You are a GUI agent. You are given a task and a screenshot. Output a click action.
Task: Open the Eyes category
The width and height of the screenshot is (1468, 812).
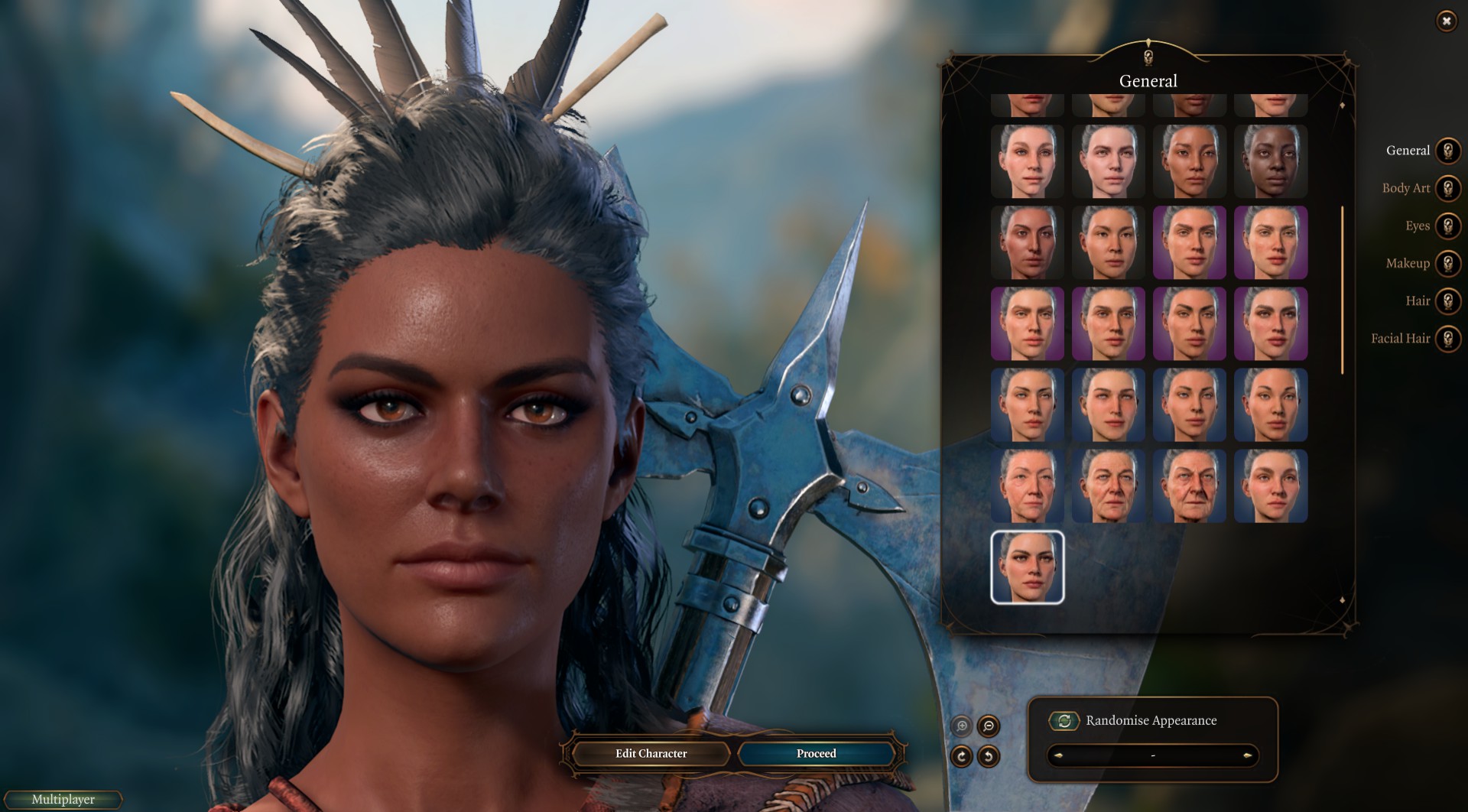tap(1447, 226)
